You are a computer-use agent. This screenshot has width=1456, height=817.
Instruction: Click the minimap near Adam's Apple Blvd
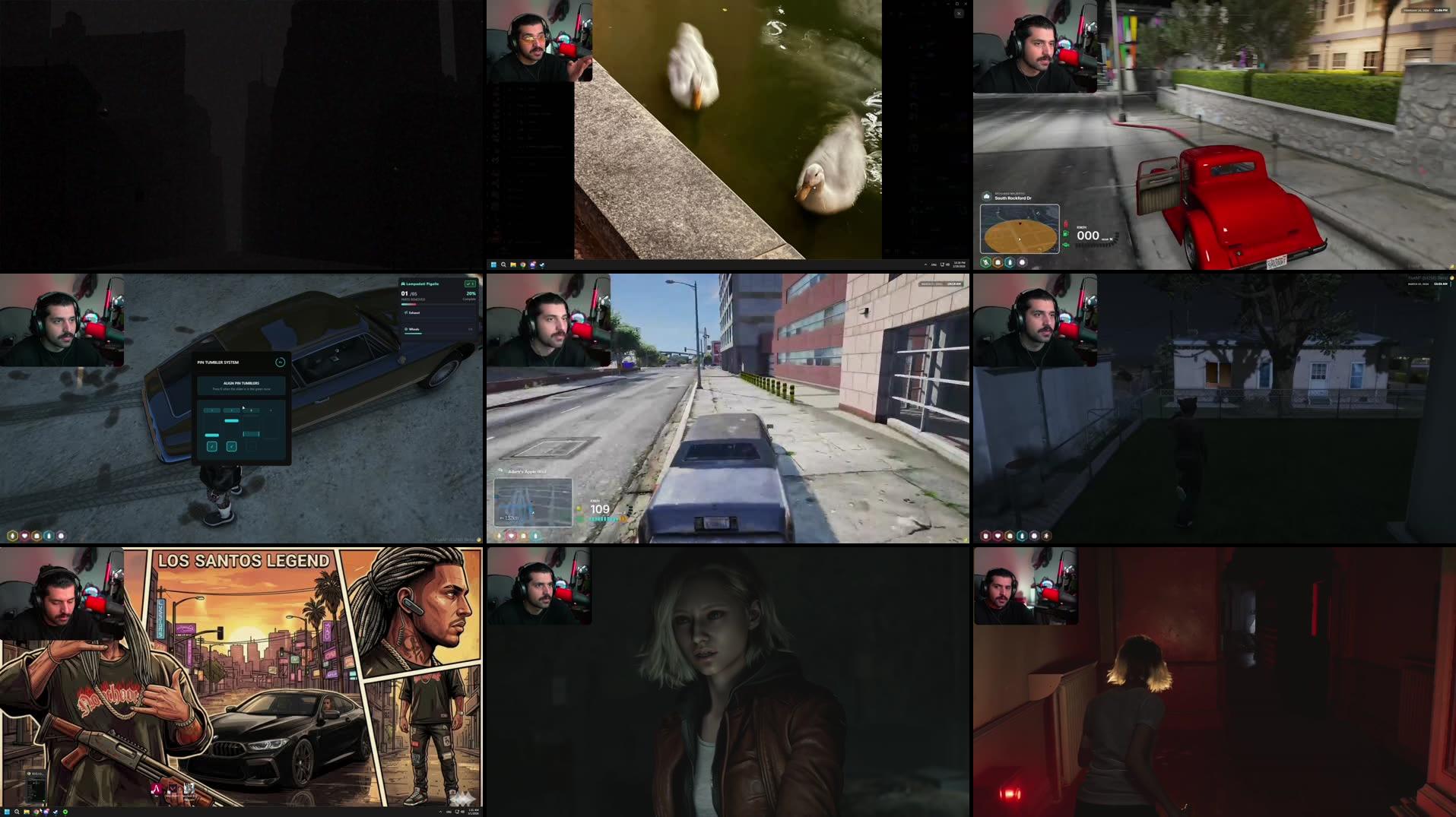coord(532,502)
